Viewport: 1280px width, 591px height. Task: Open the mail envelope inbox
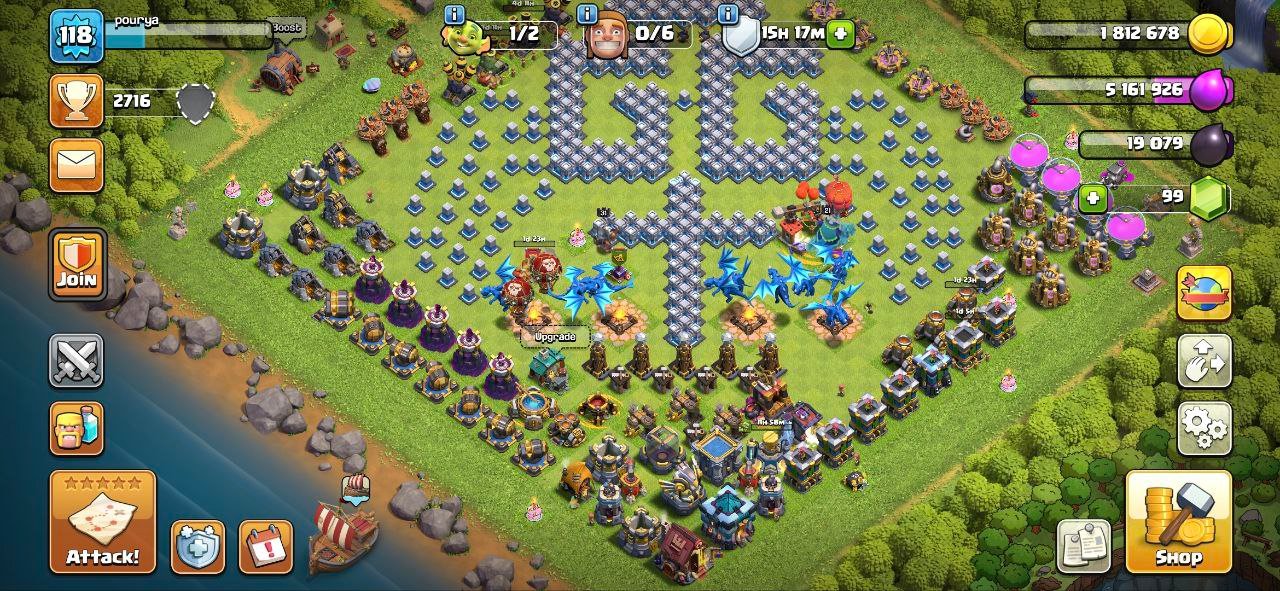coord(76,164)
